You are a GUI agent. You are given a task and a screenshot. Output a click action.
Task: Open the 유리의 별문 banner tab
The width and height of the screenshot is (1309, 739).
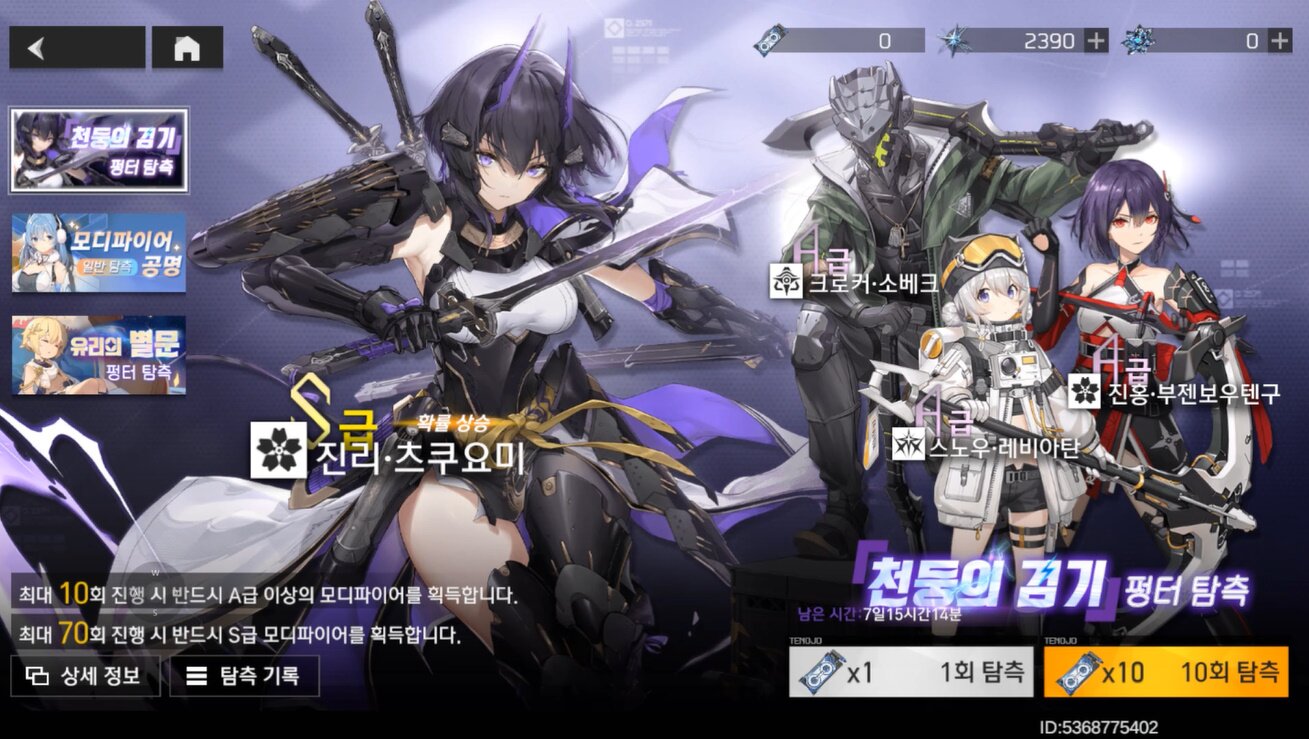click(x=99, y=355)
